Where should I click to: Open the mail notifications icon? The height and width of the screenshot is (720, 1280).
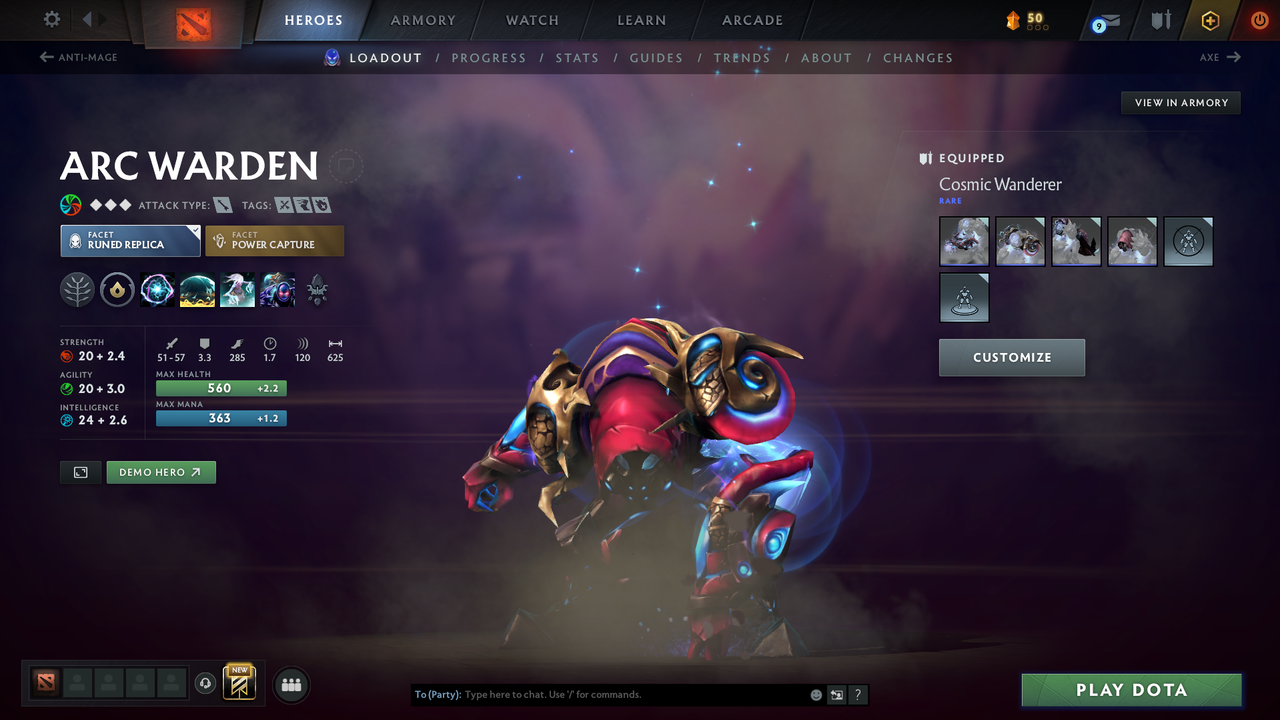[x=1104, y=20]
